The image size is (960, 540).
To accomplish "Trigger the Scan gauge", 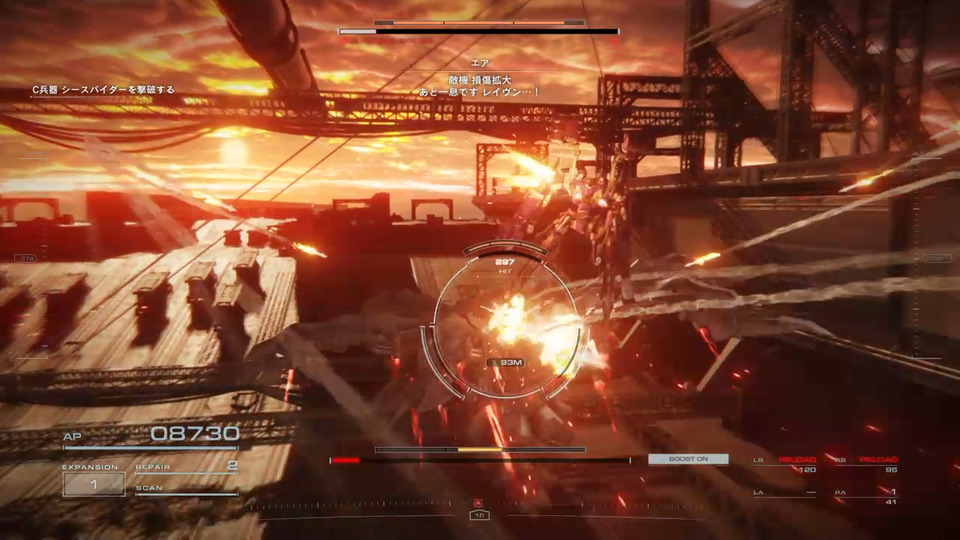I will (187, 490).
